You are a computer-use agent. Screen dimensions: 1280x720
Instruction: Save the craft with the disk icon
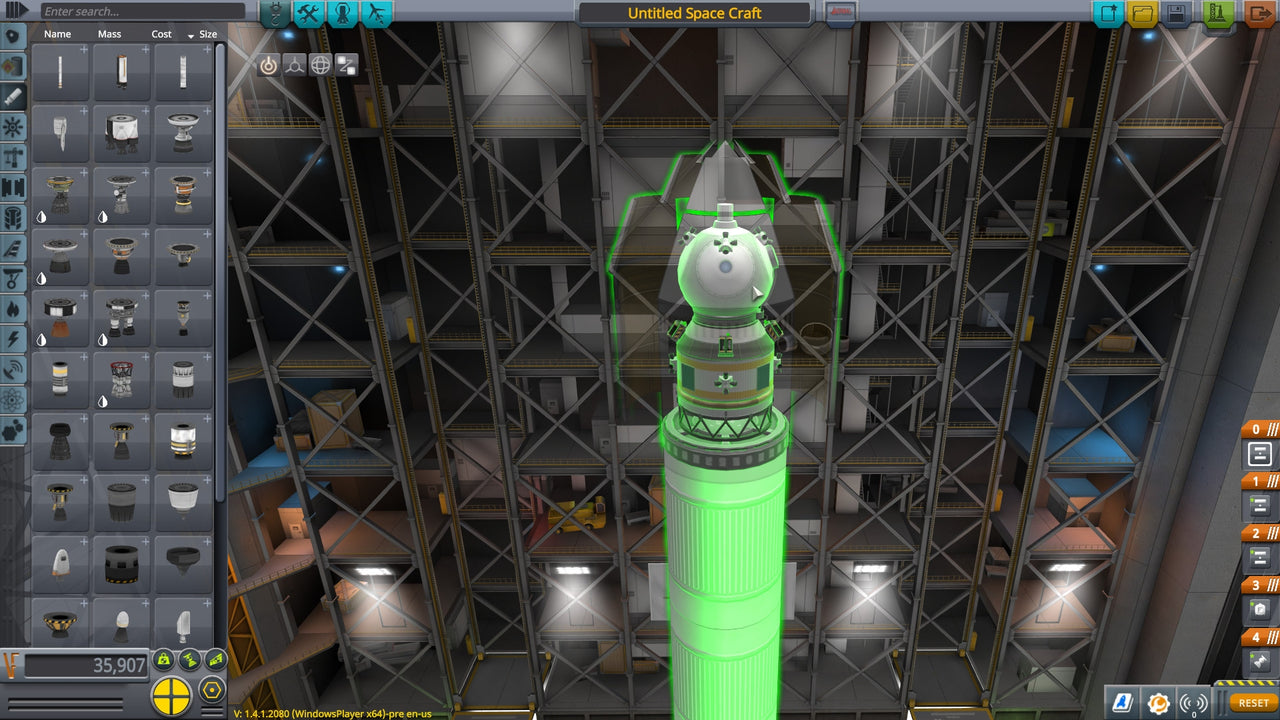(1176, 14)
